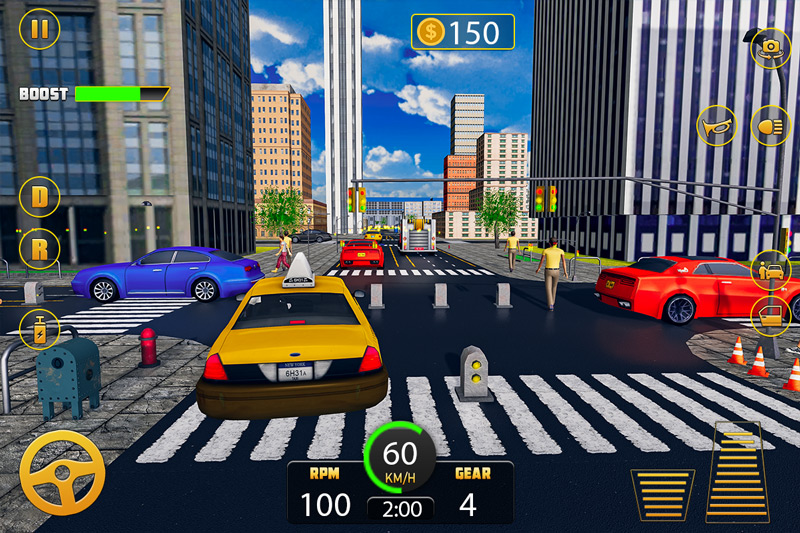This screenshot has width=800, height=533.
Task: Toggle the headlights
Action: click(x=770, y=126)
